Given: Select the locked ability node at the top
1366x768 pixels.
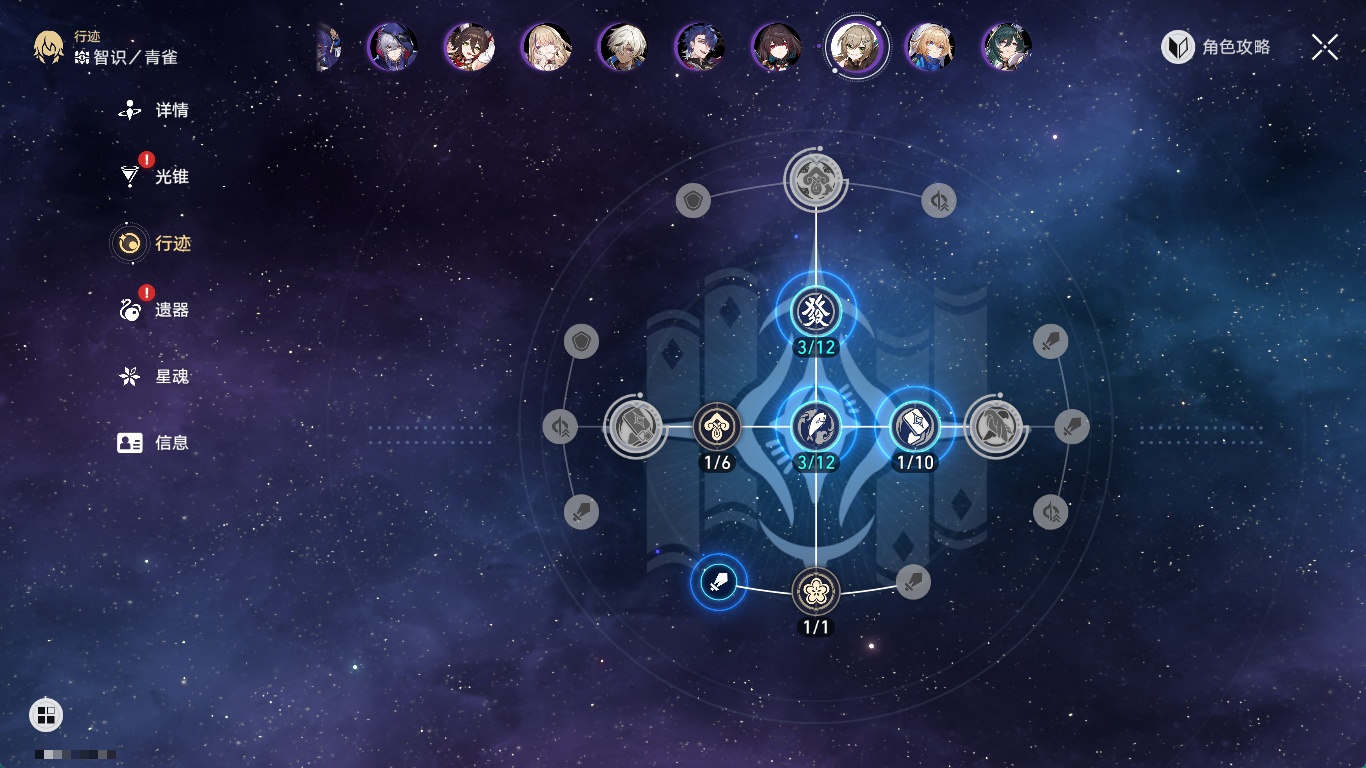Looking at the screenshot, I should (x=816, y=181).
